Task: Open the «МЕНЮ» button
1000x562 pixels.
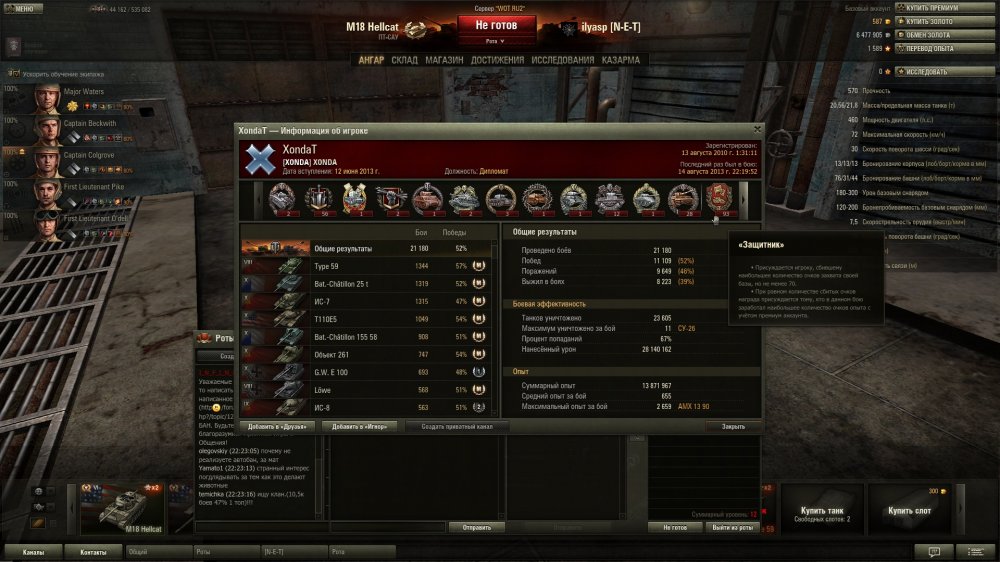Action: tap(22, 8)
